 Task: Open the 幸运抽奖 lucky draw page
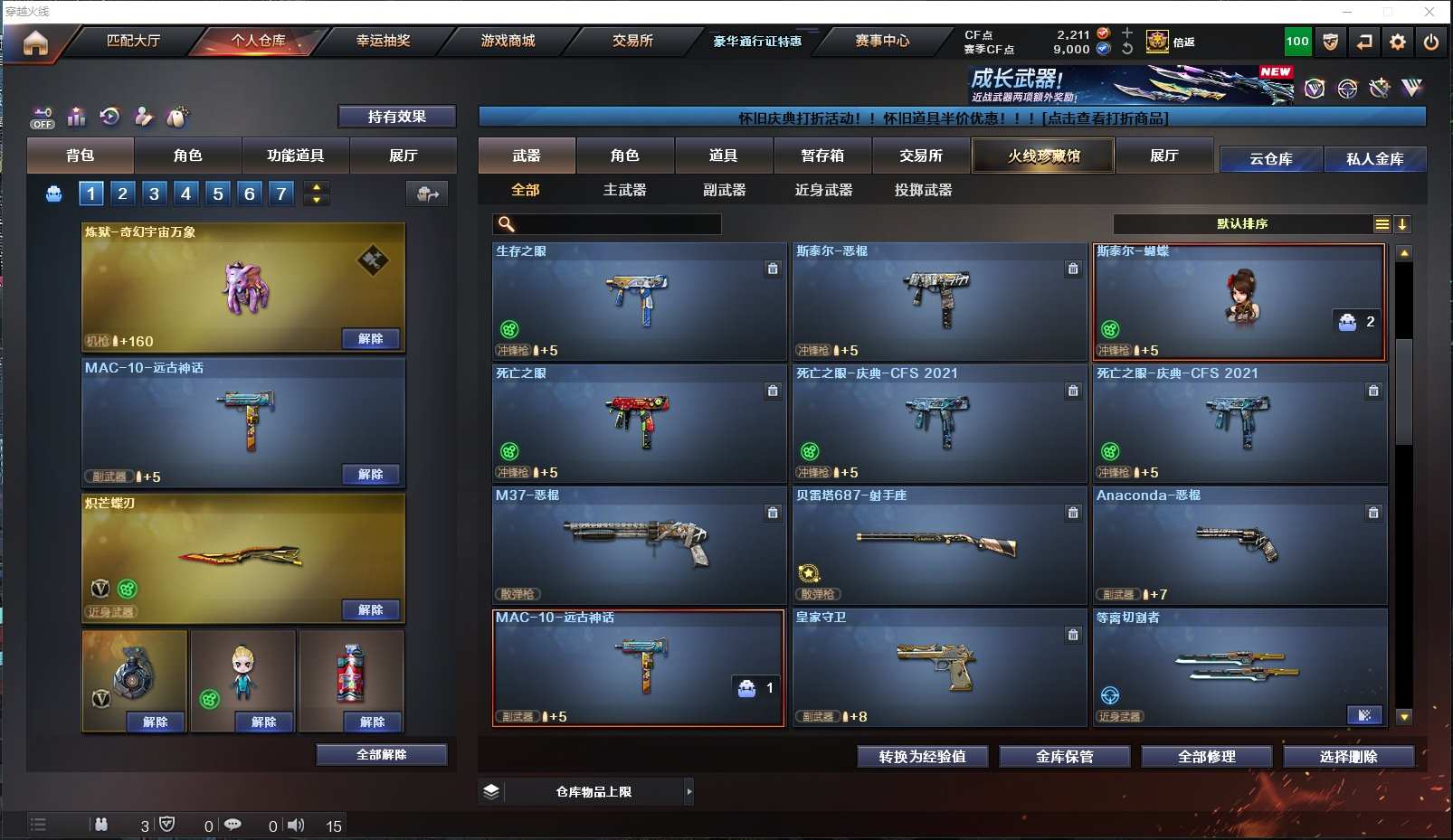383,41
